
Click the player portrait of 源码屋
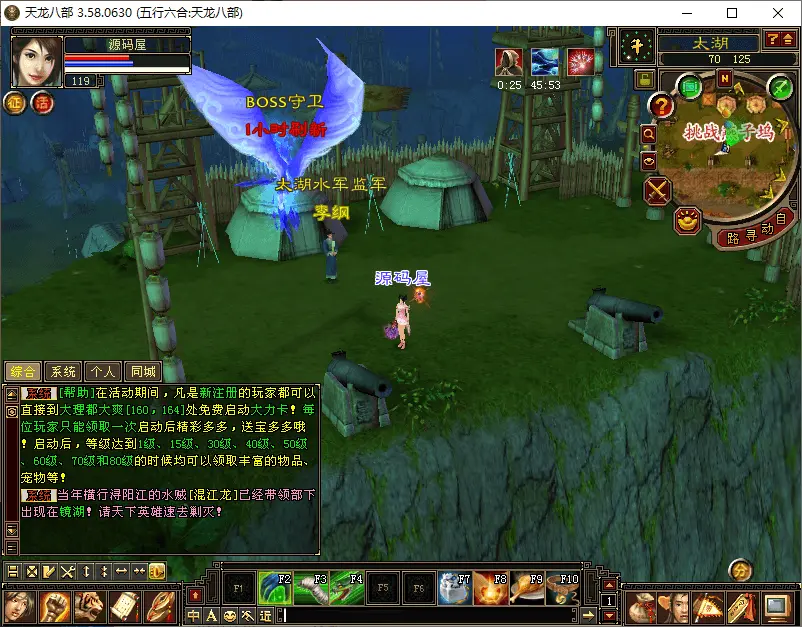coord(37,61)
